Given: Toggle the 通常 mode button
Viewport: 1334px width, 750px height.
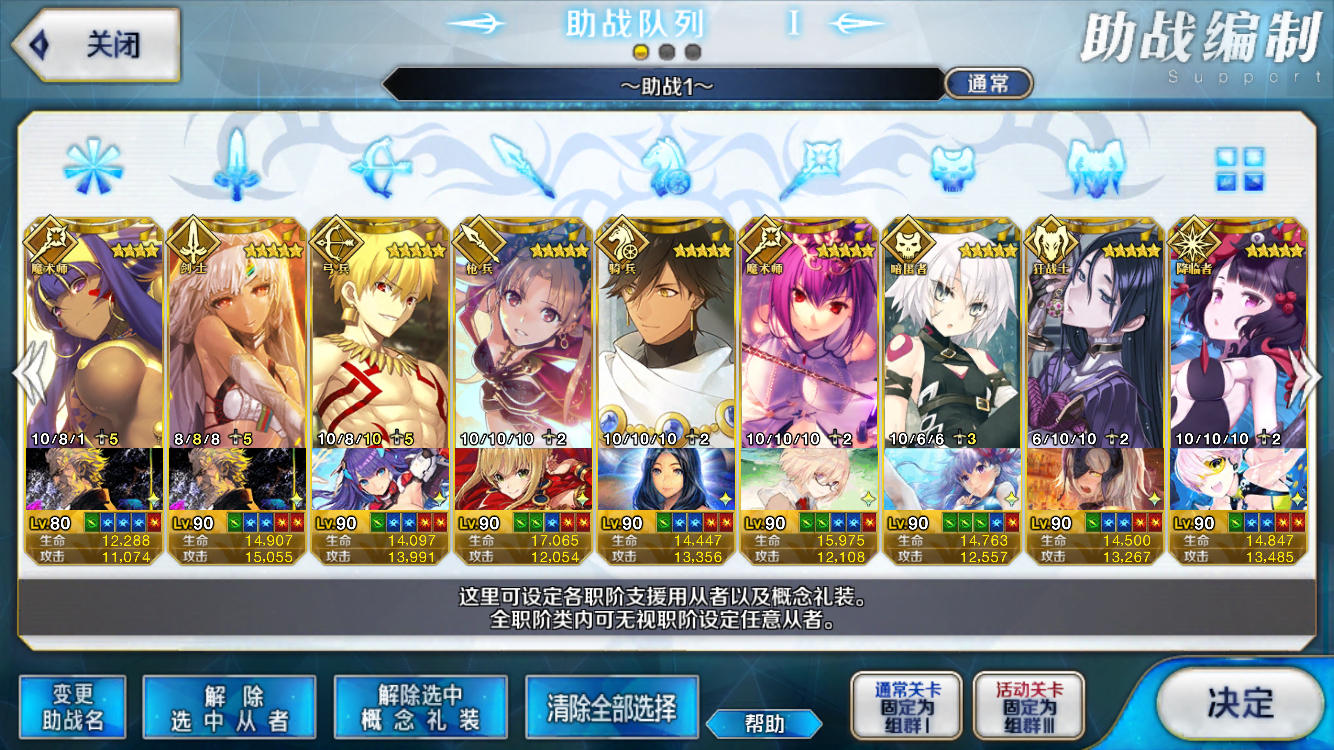Looking at the screenshot, I should [988, 84].
